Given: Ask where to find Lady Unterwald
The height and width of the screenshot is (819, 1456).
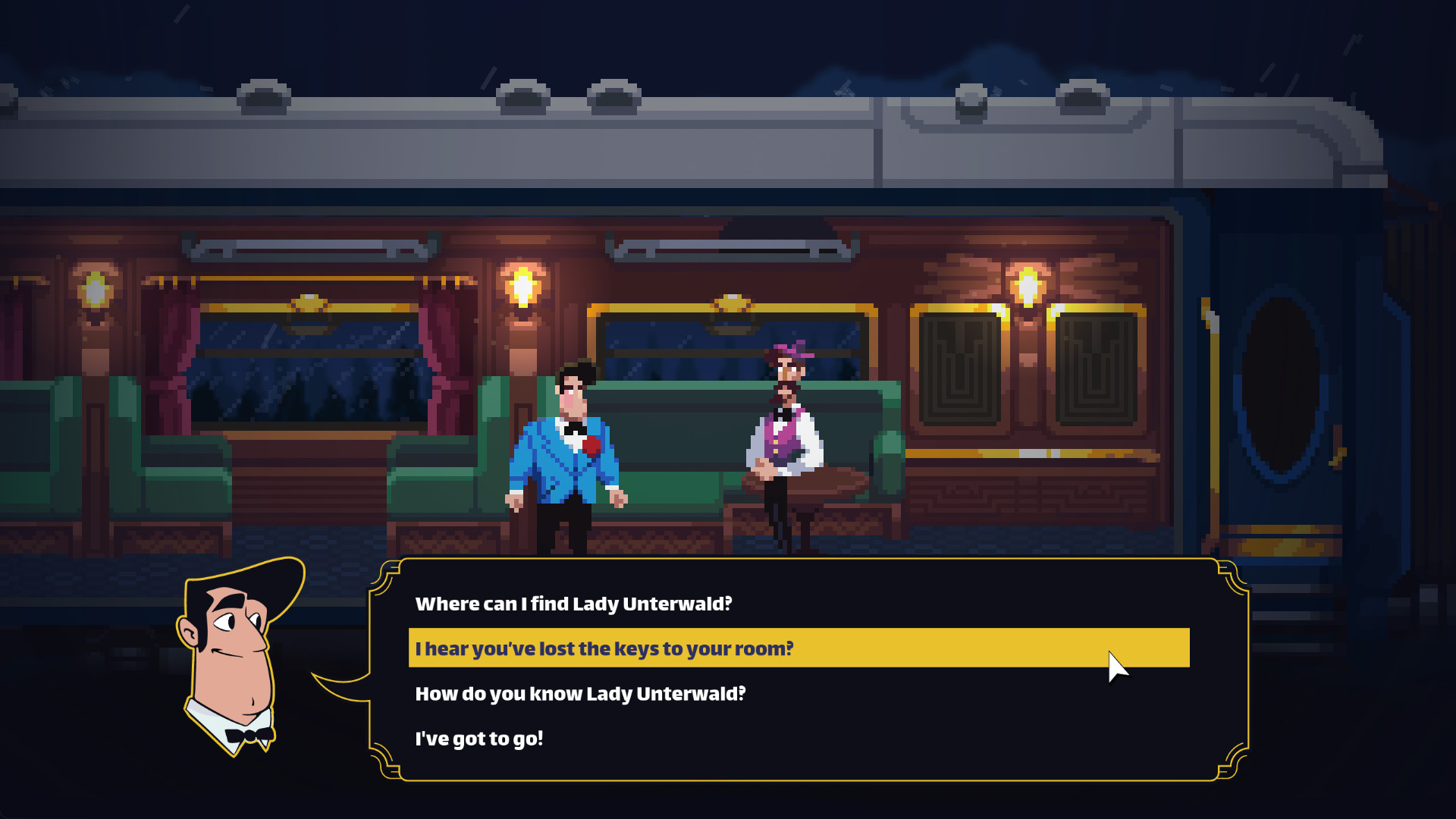Looking at the screenshot, I should click(x=573, y=604).
